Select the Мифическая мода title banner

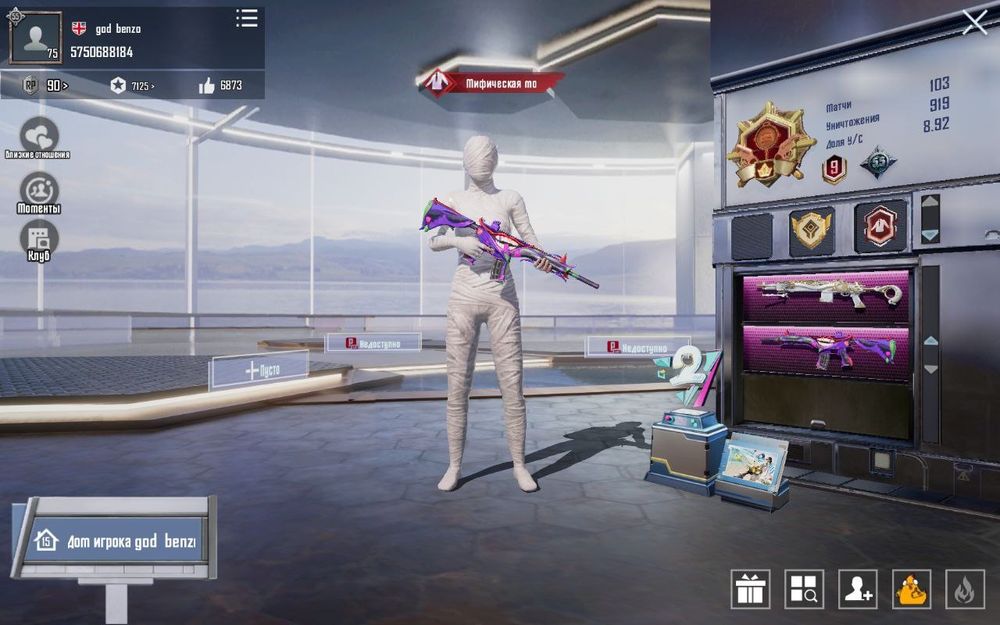(x=491, y=83)
